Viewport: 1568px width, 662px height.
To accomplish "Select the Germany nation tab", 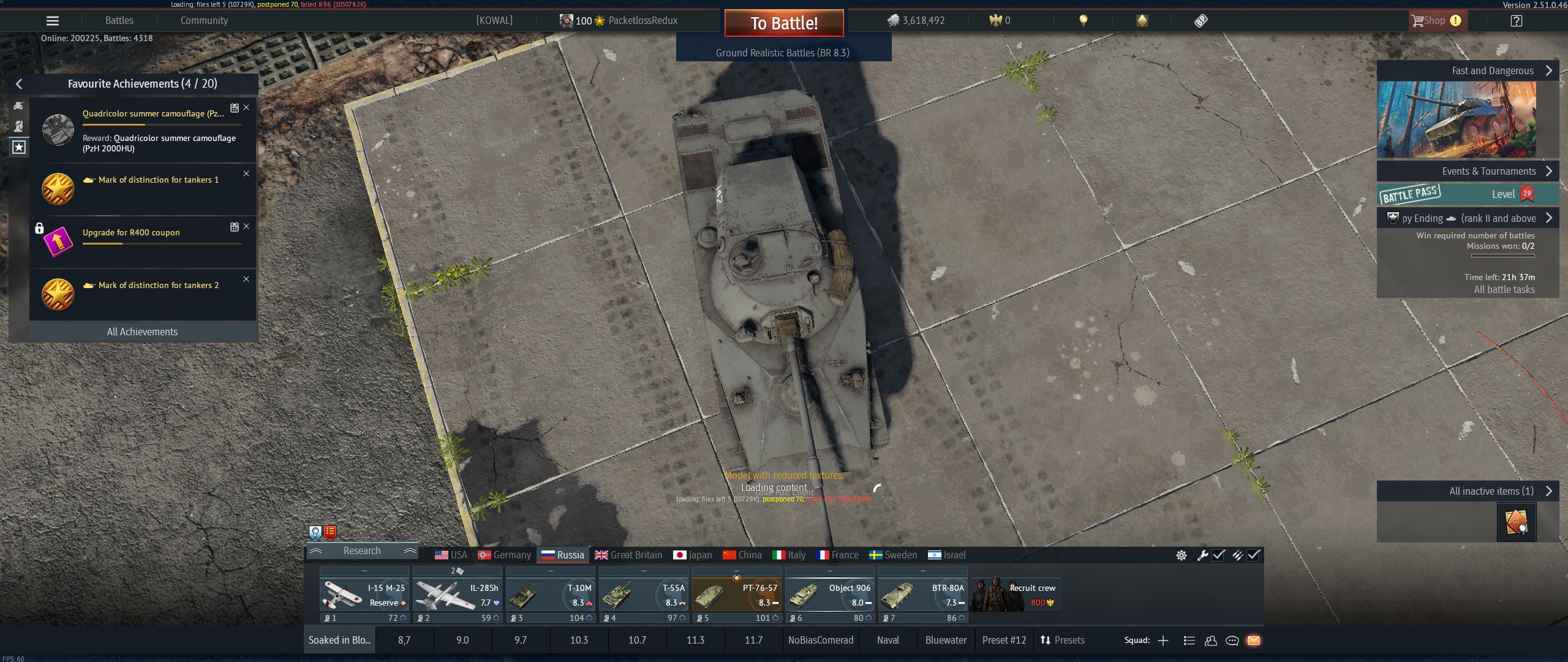I will [x=505, y=555].
